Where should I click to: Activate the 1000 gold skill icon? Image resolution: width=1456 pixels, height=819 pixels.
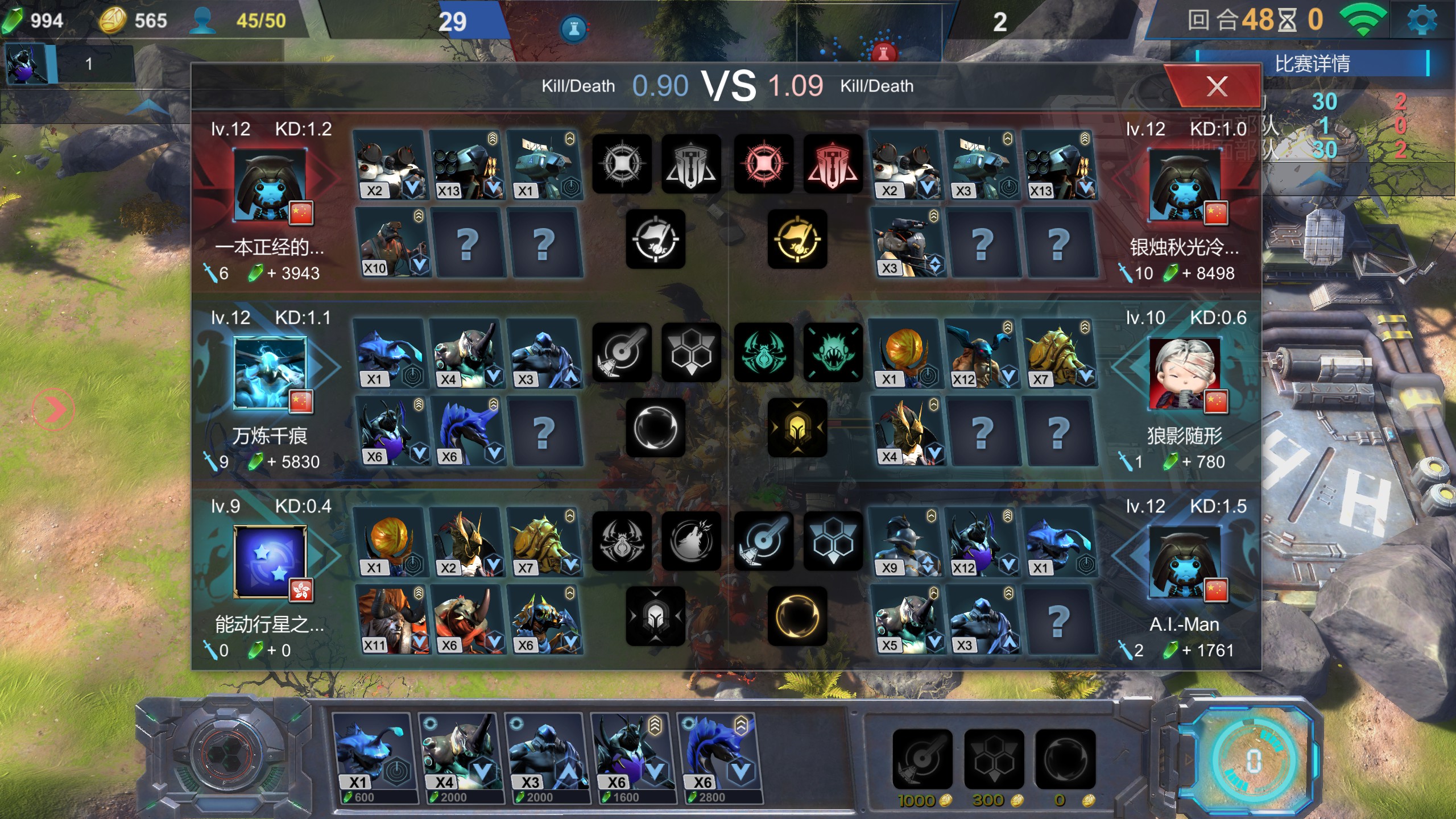(x=922, y=759)
